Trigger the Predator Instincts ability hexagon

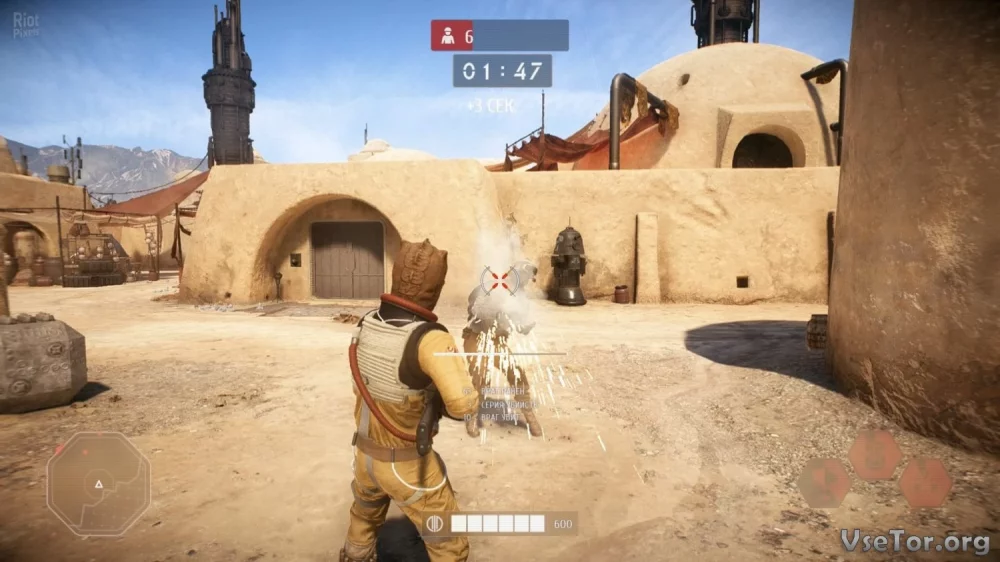(875, 456)
